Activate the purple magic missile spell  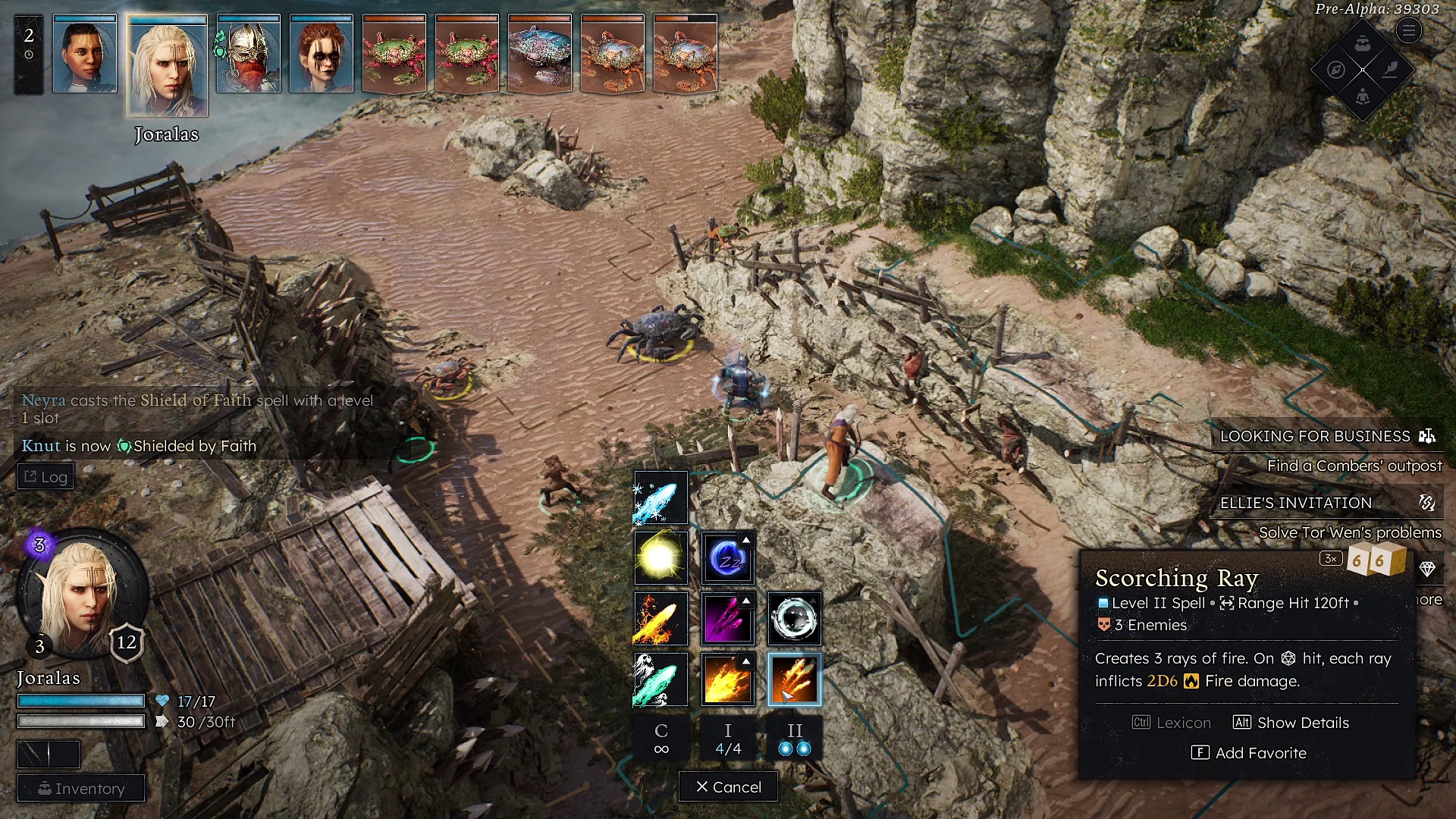point(727,619)
